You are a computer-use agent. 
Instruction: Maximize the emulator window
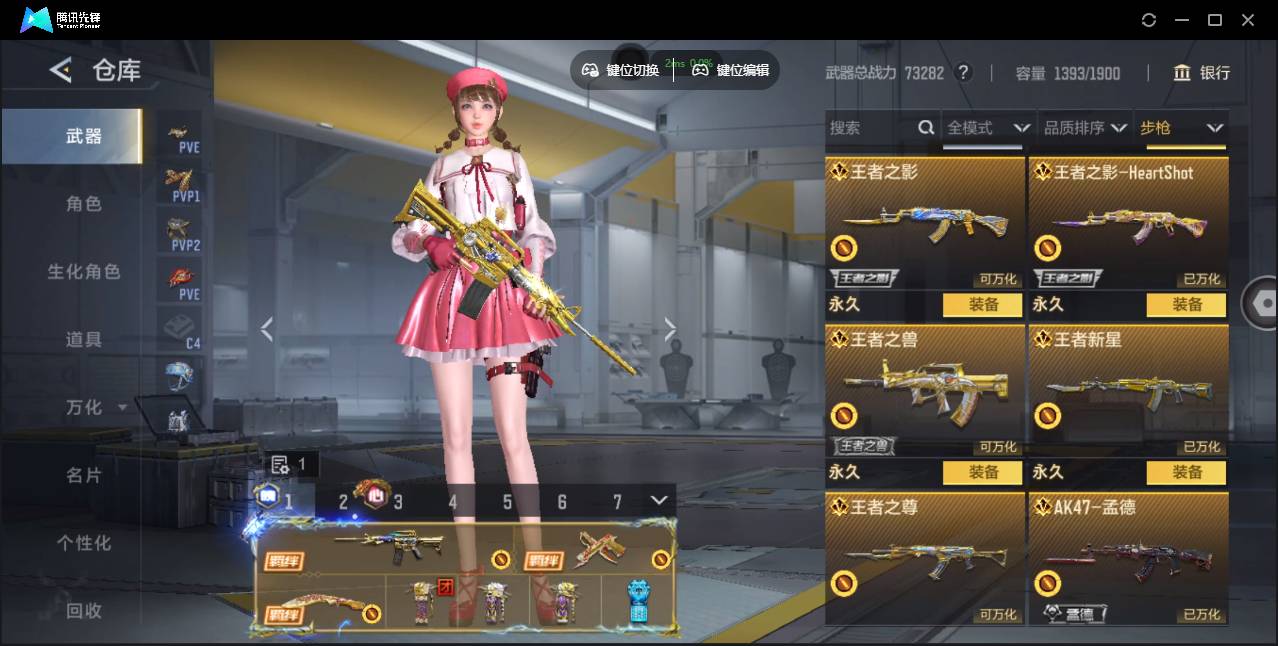1215,20
